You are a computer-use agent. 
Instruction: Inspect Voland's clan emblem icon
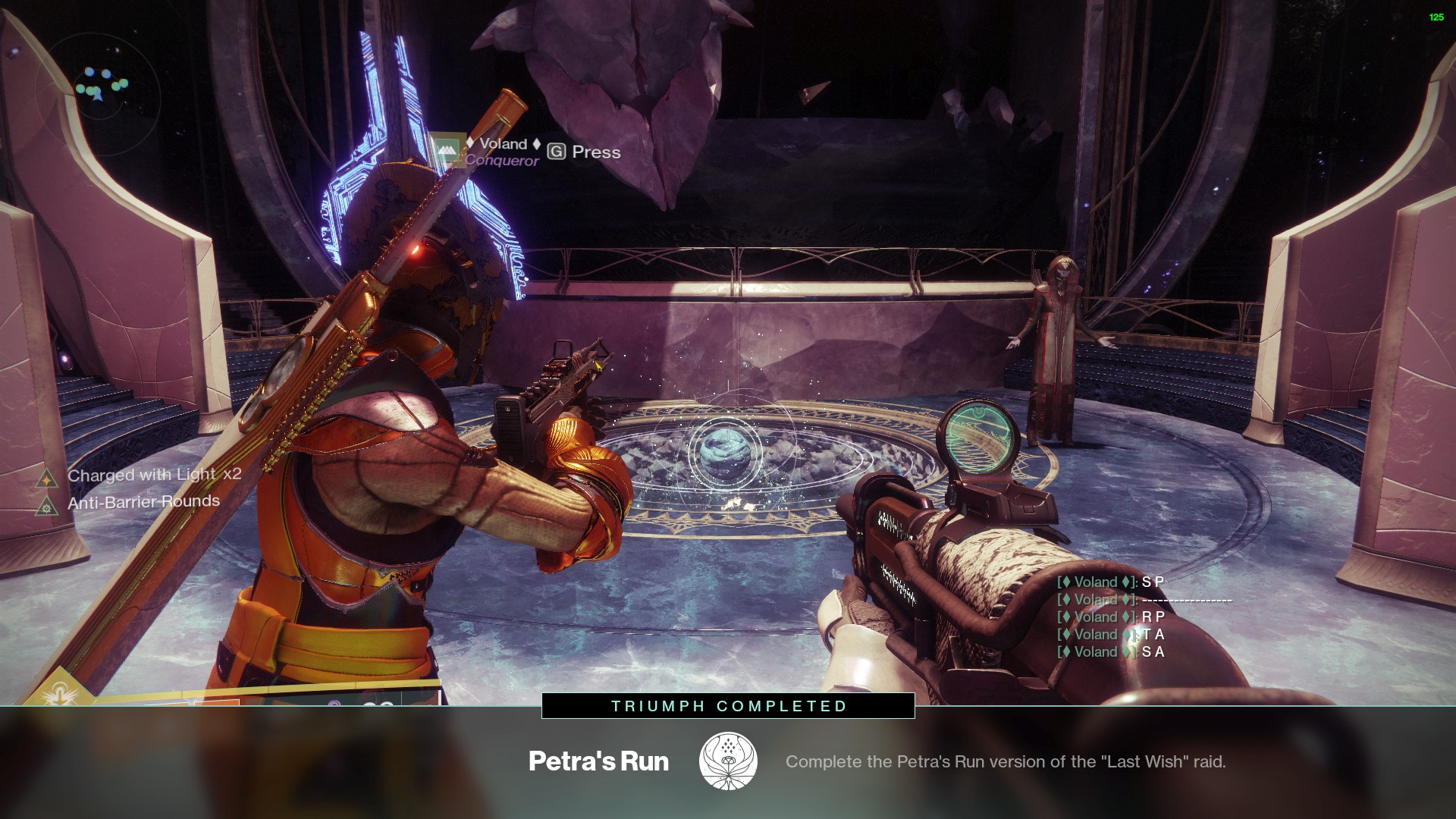(x=446, y=151)
